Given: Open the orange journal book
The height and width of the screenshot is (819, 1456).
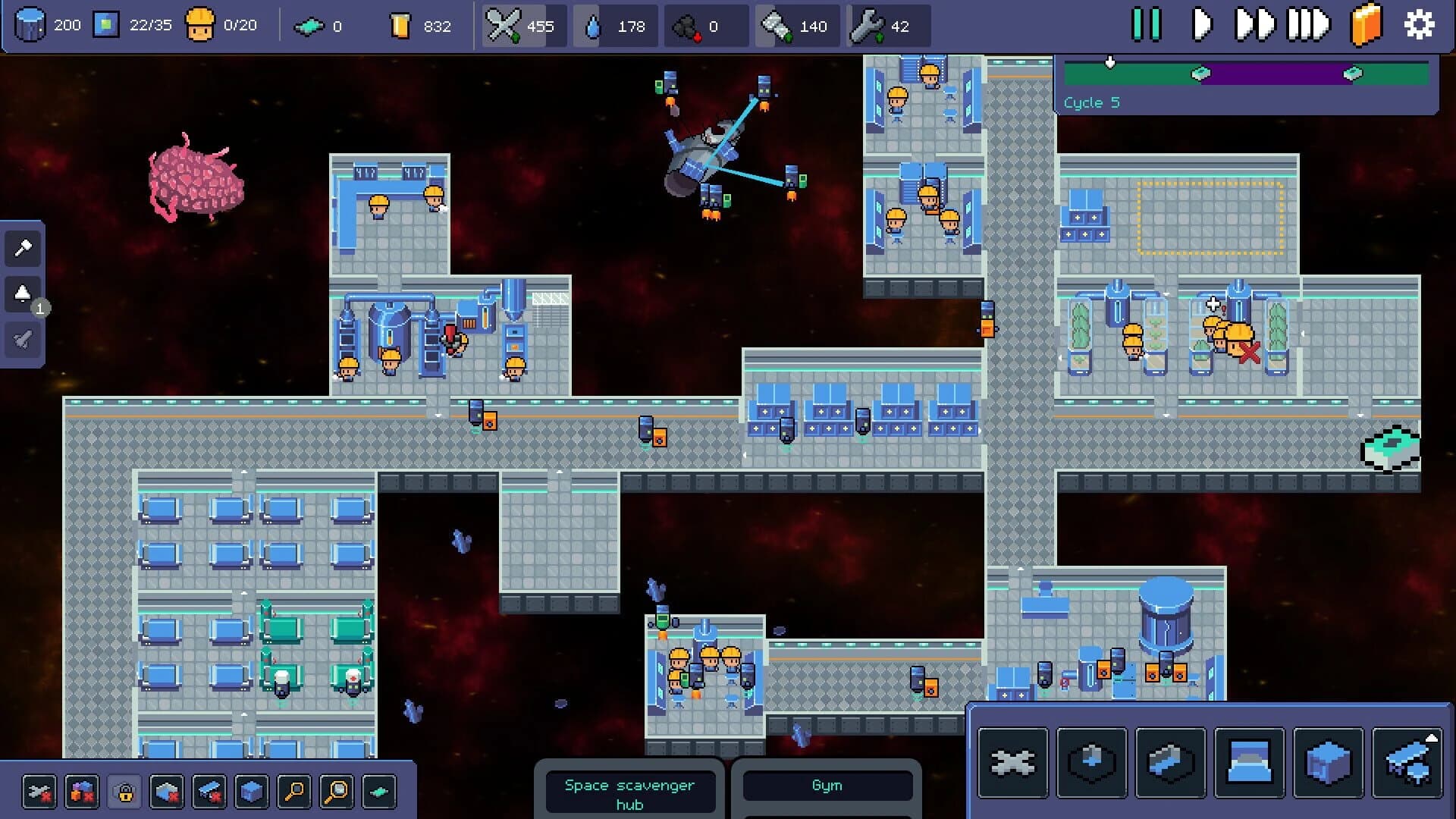Looking at the screenshot, I should [1365, 25].
